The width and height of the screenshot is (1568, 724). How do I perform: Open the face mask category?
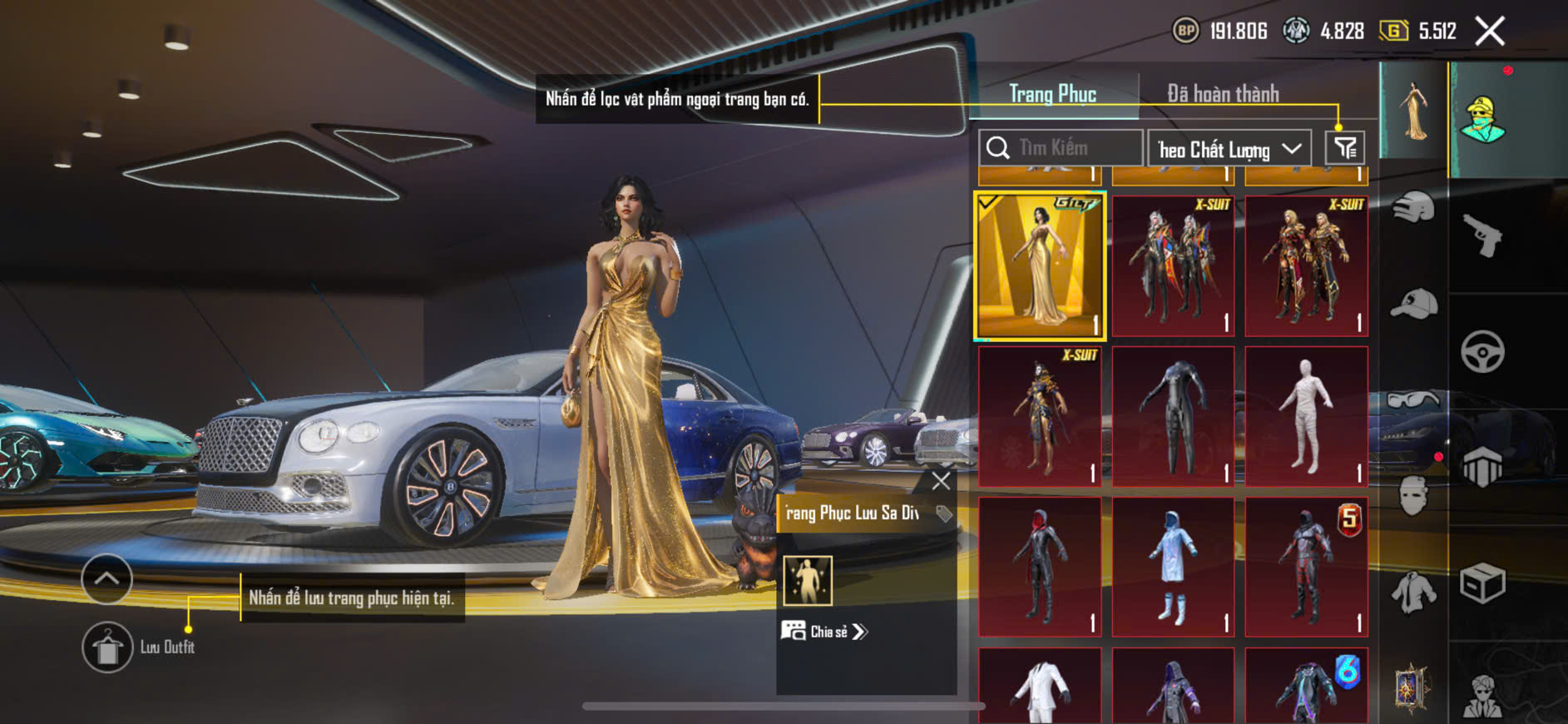click(x=1413, y=497)
